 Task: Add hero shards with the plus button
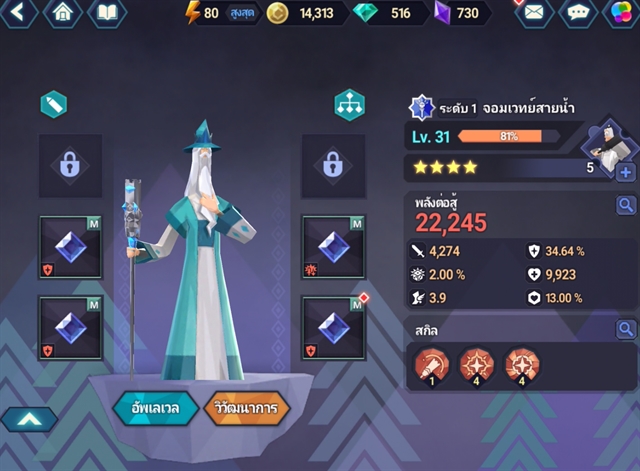626,172
